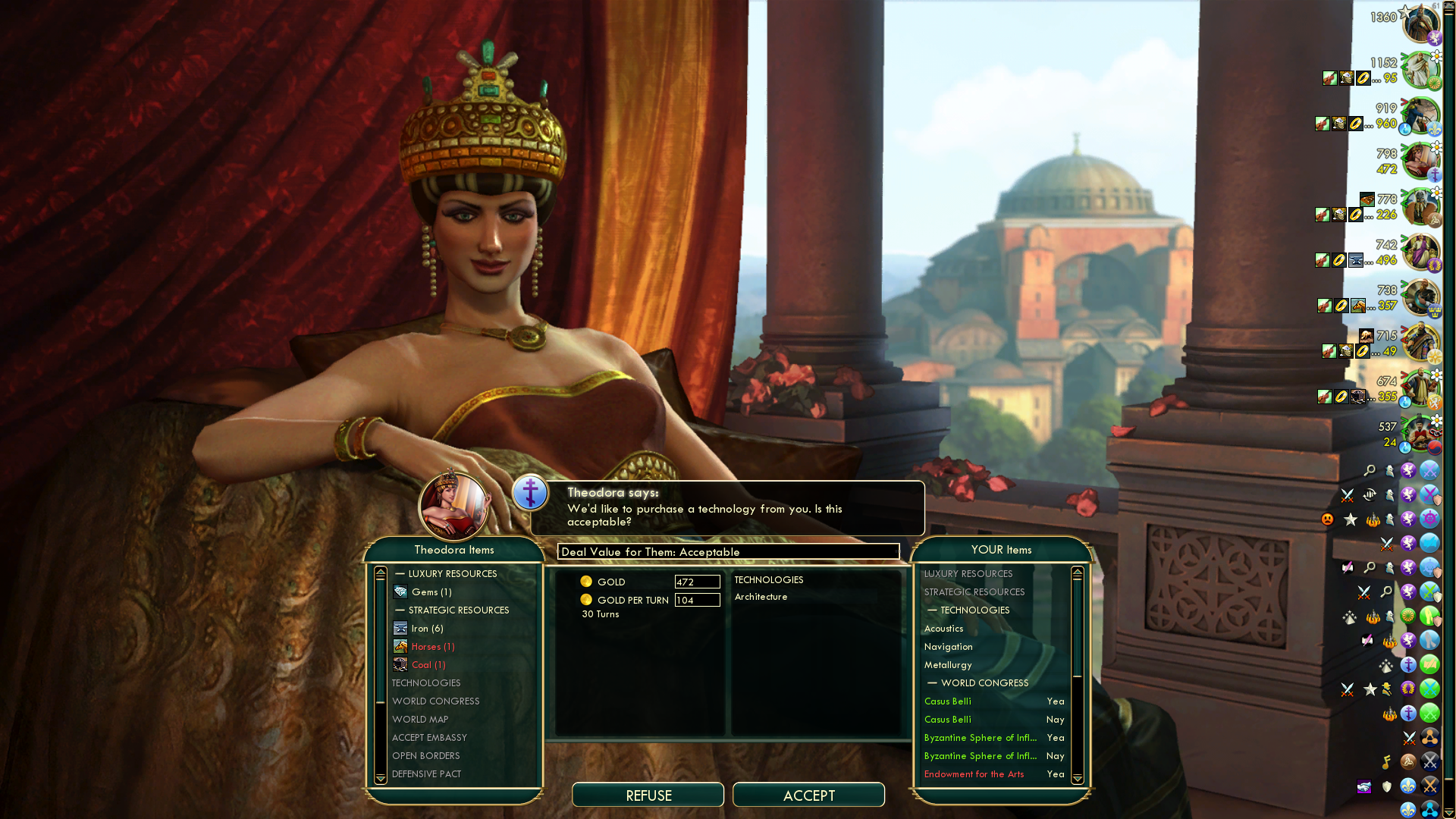Select Endowment for the Arts Yea vote
1456x819 pixels.
point(993,774)
